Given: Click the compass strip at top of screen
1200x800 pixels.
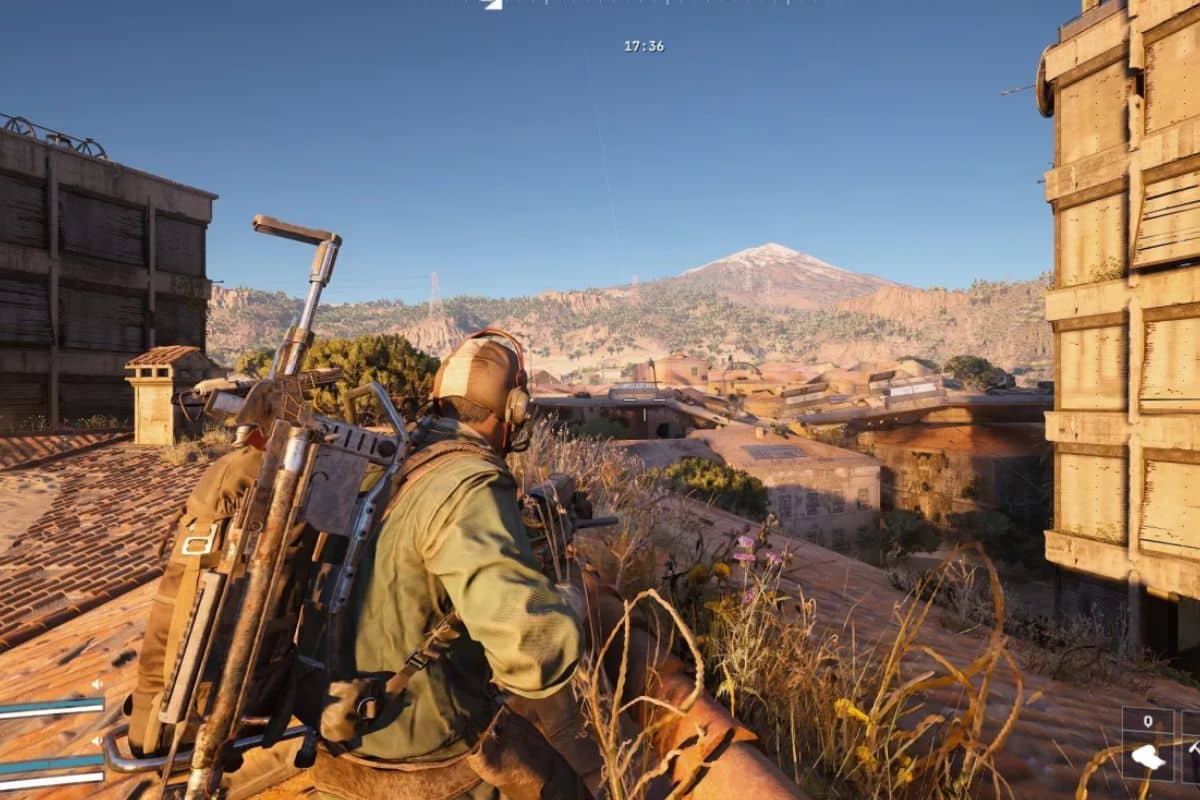Looking at the screenshot, I should point(640,4).
